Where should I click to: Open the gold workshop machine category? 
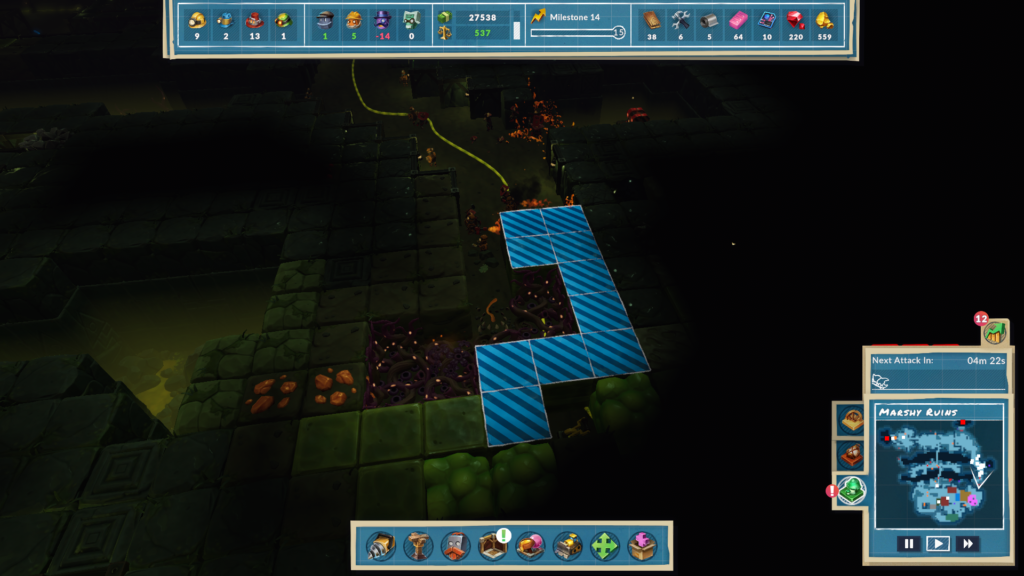click(568, 546)
